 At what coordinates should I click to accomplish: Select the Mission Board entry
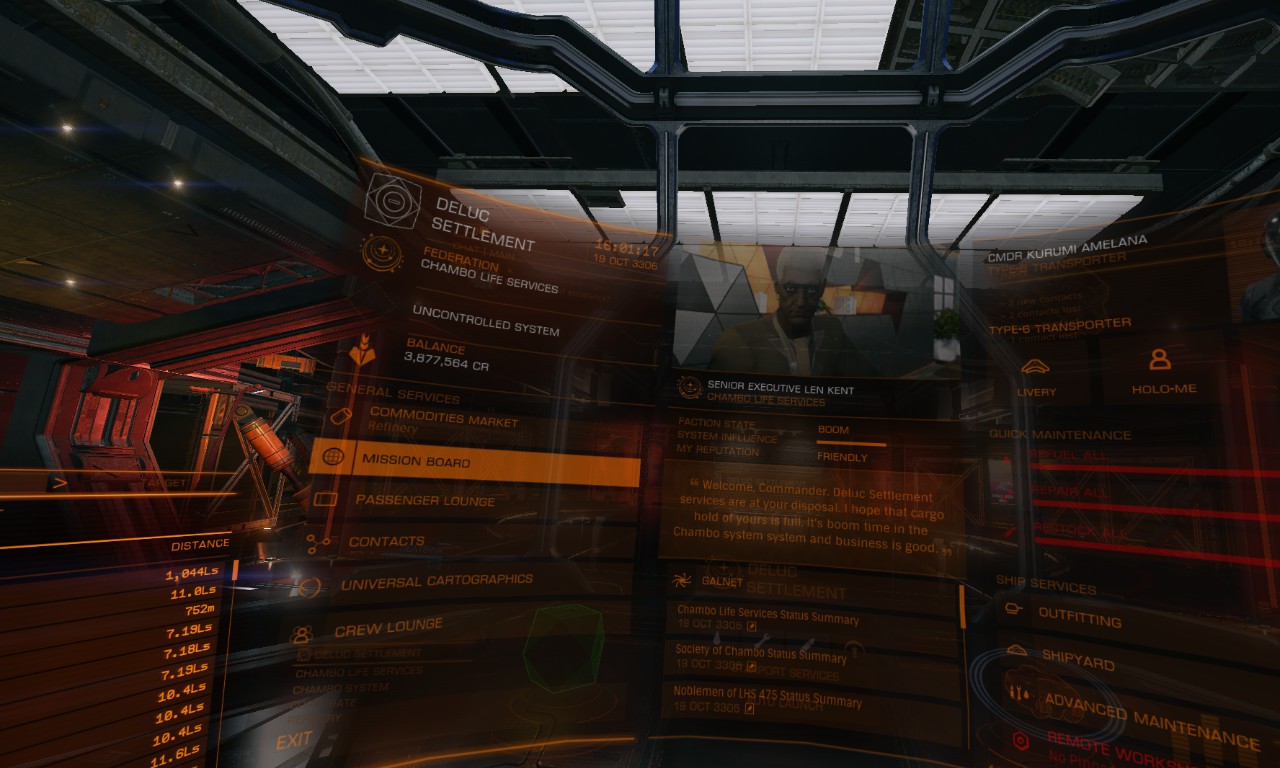coord(474,461)
